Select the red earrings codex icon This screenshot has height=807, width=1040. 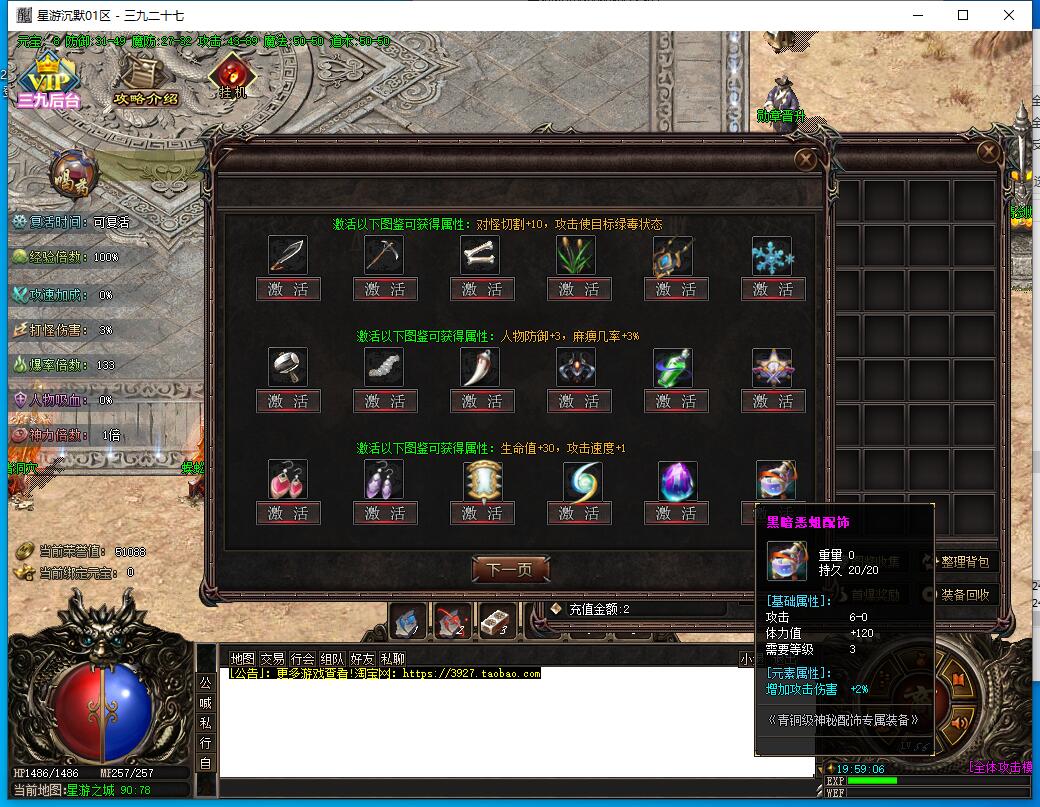(x=288, y=480)
